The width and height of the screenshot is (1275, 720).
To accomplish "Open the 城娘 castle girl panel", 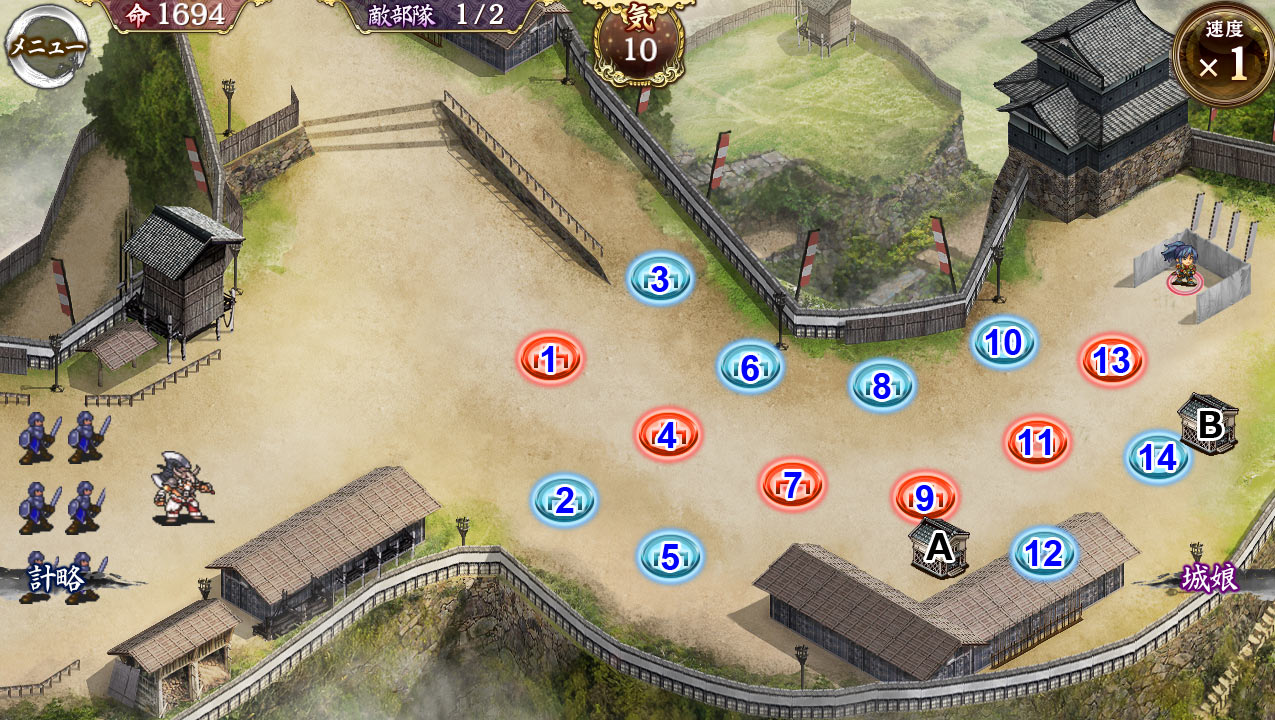I will coord(1210,578).
